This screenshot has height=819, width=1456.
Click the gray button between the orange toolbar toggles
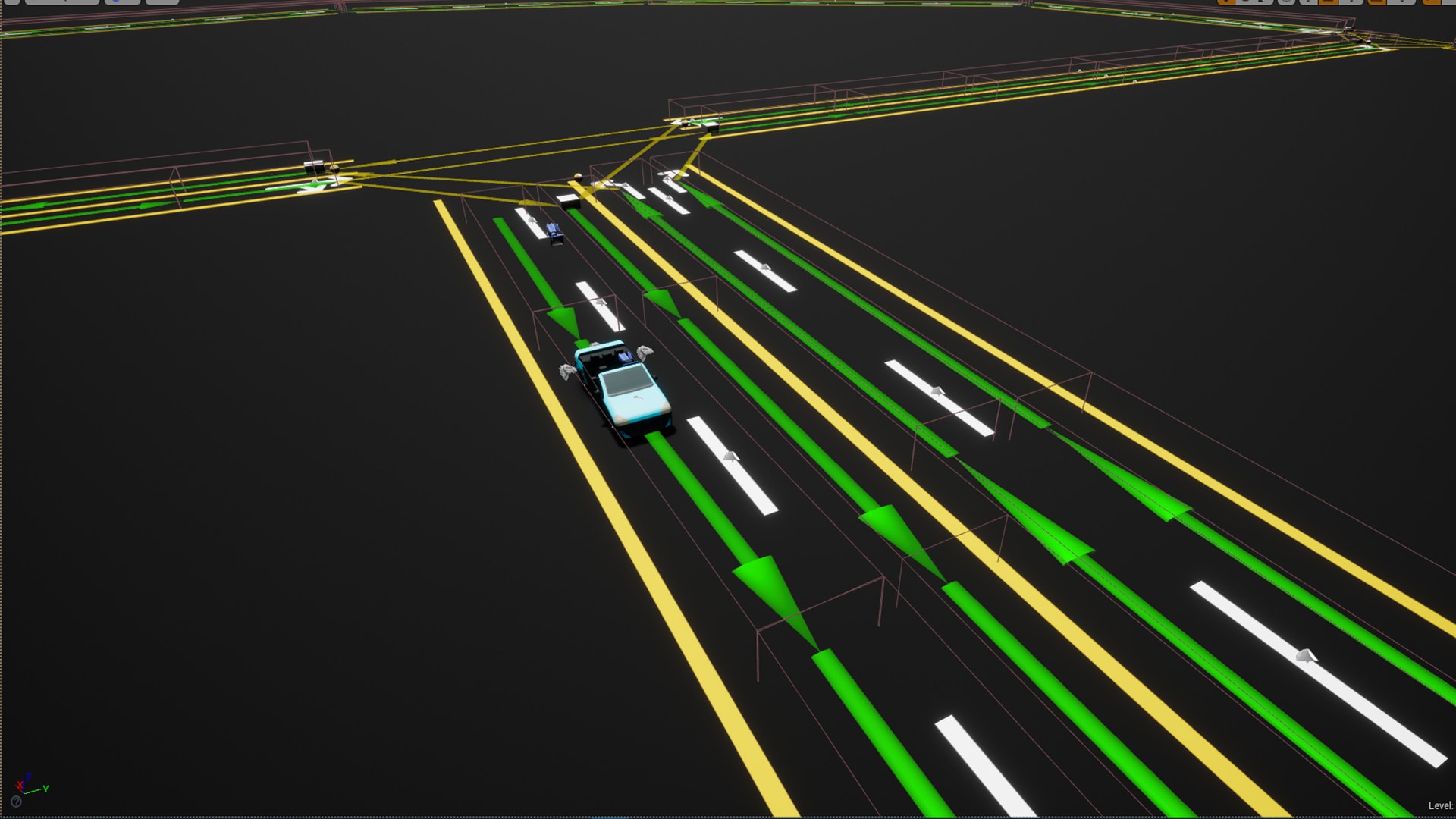pos(1351,5)
